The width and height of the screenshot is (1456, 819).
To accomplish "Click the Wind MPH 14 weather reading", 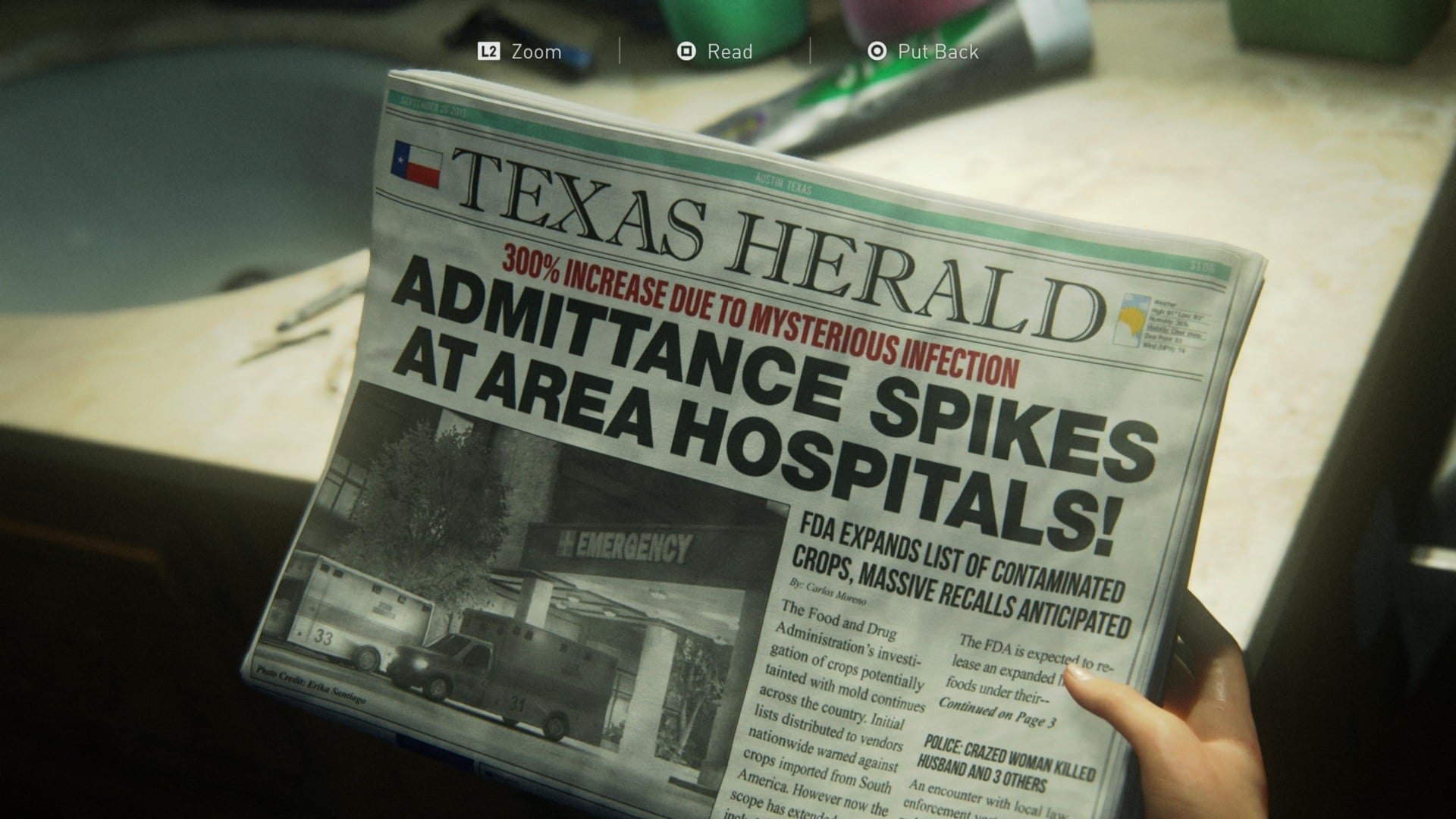I will tap(1166, 347).
